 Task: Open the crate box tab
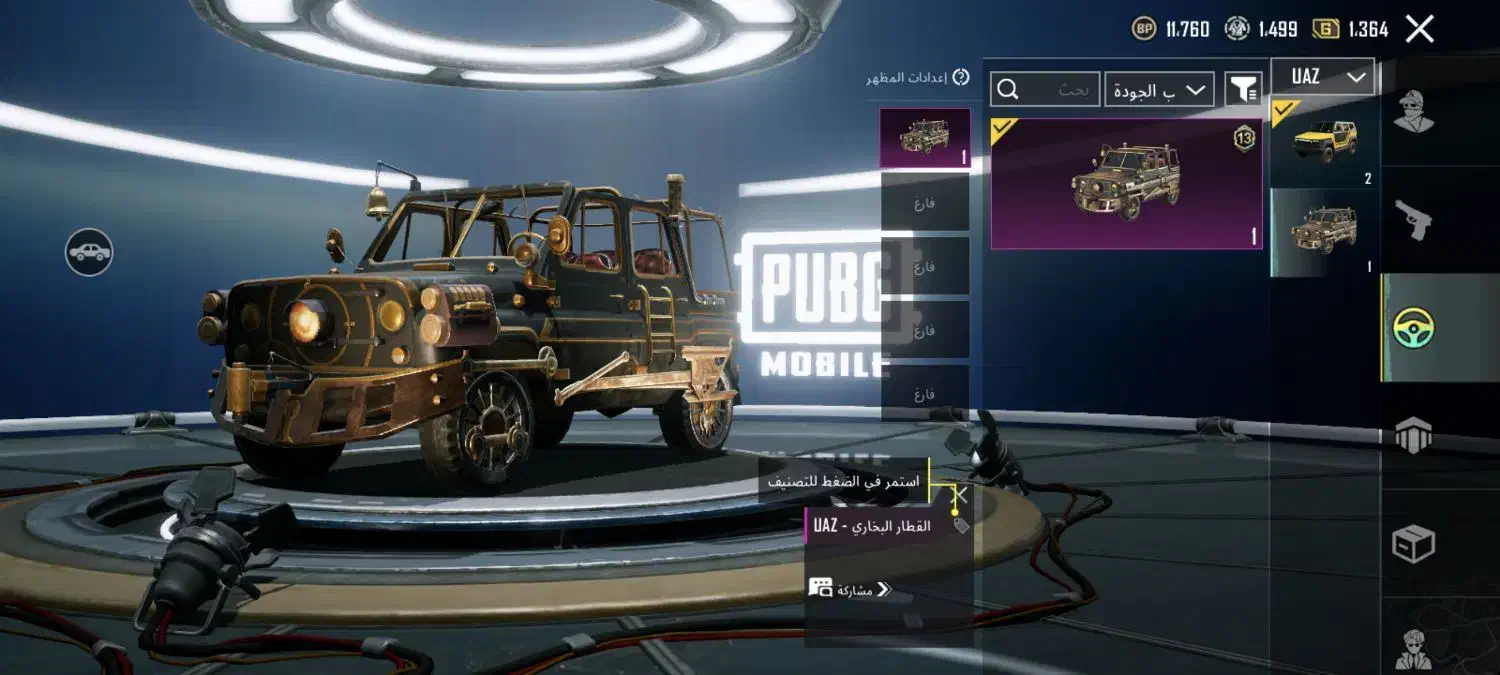pyautogui.click(x=1413, y=544)
